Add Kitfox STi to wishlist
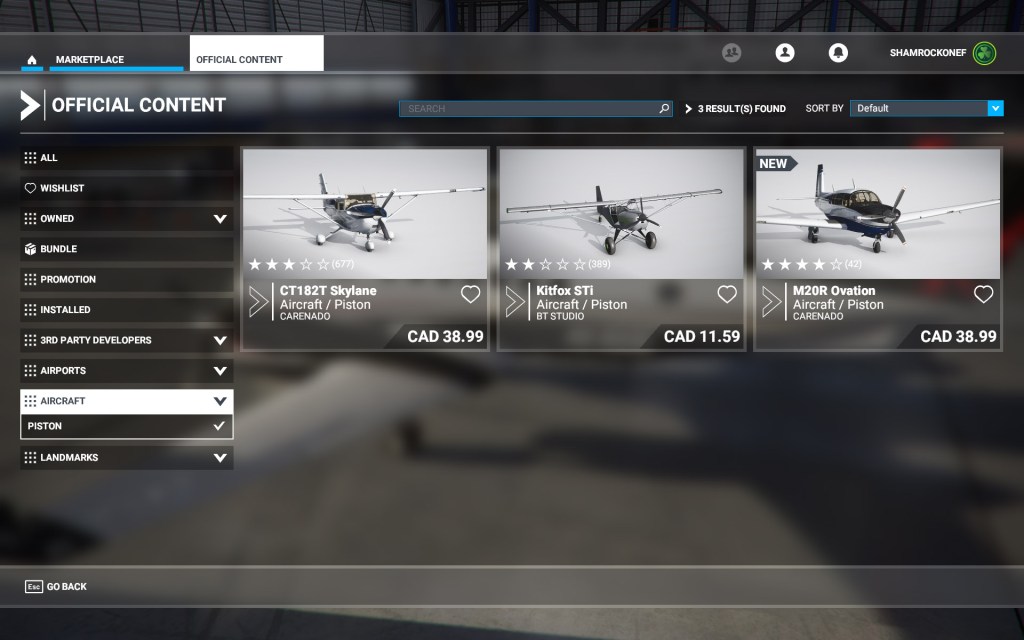The image size is (1024, 640). (727, 294)
